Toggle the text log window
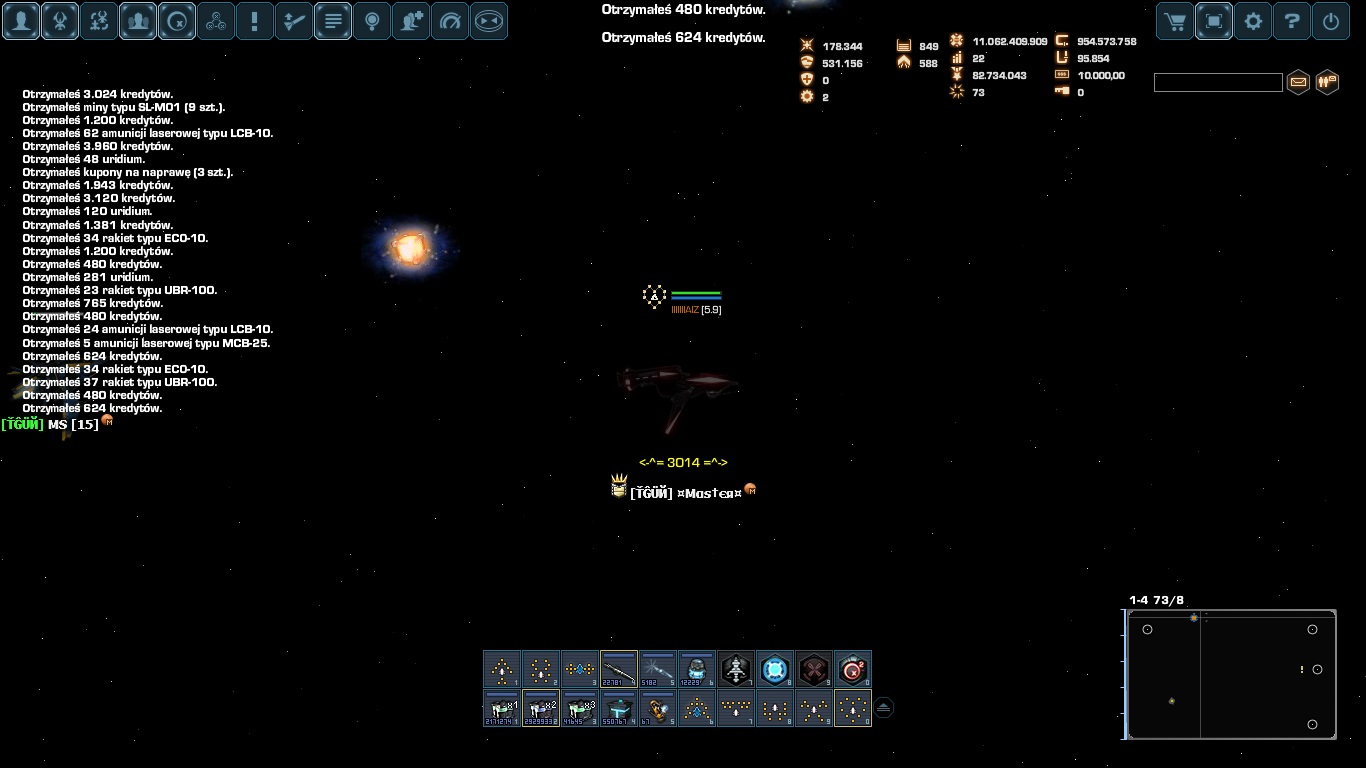Screen dimensions: 1366x768 click(333, 21)
